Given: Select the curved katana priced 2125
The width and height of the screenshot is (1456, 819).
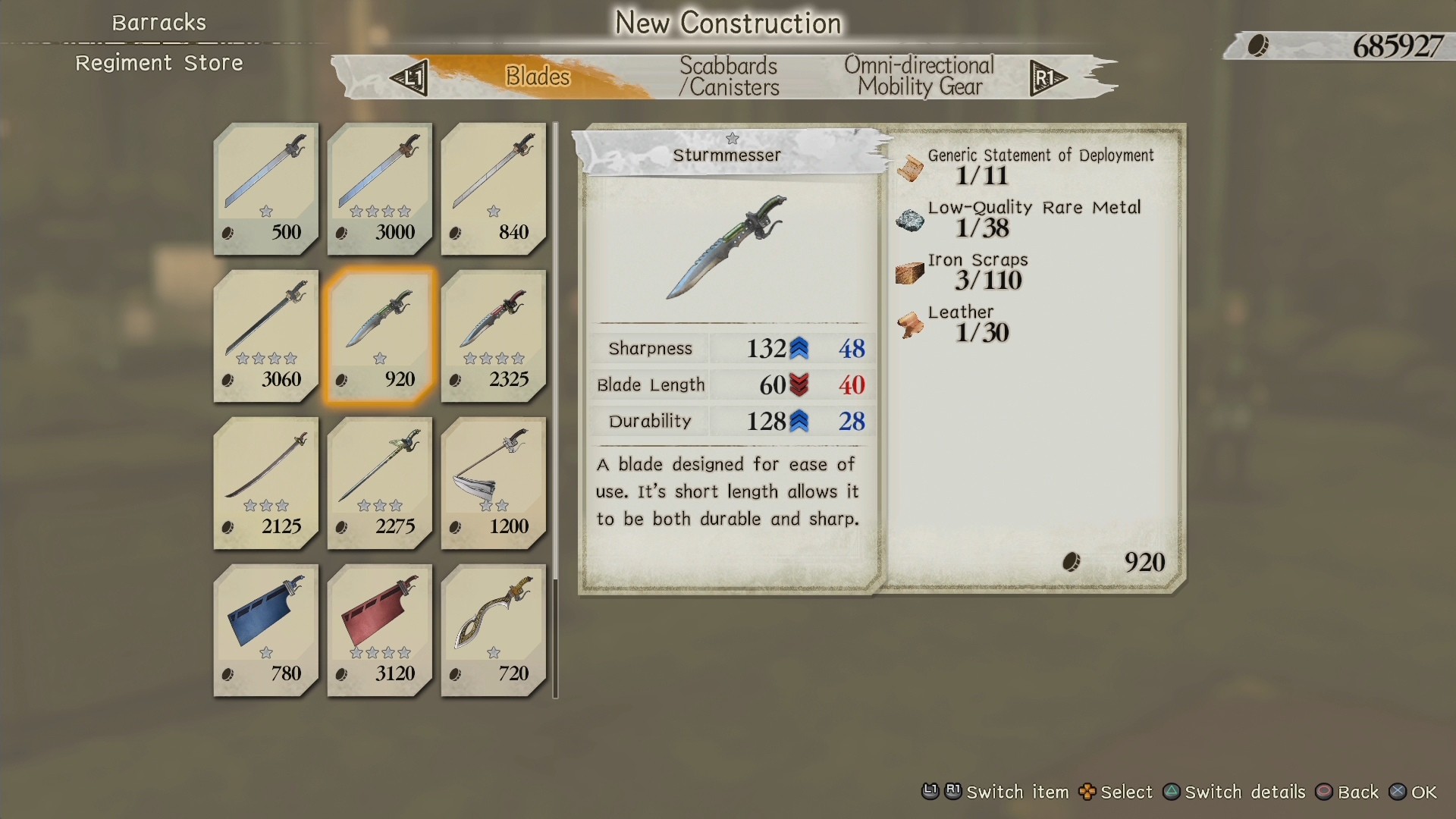Looking at the screenshot, I should click(x=266, y=482).
